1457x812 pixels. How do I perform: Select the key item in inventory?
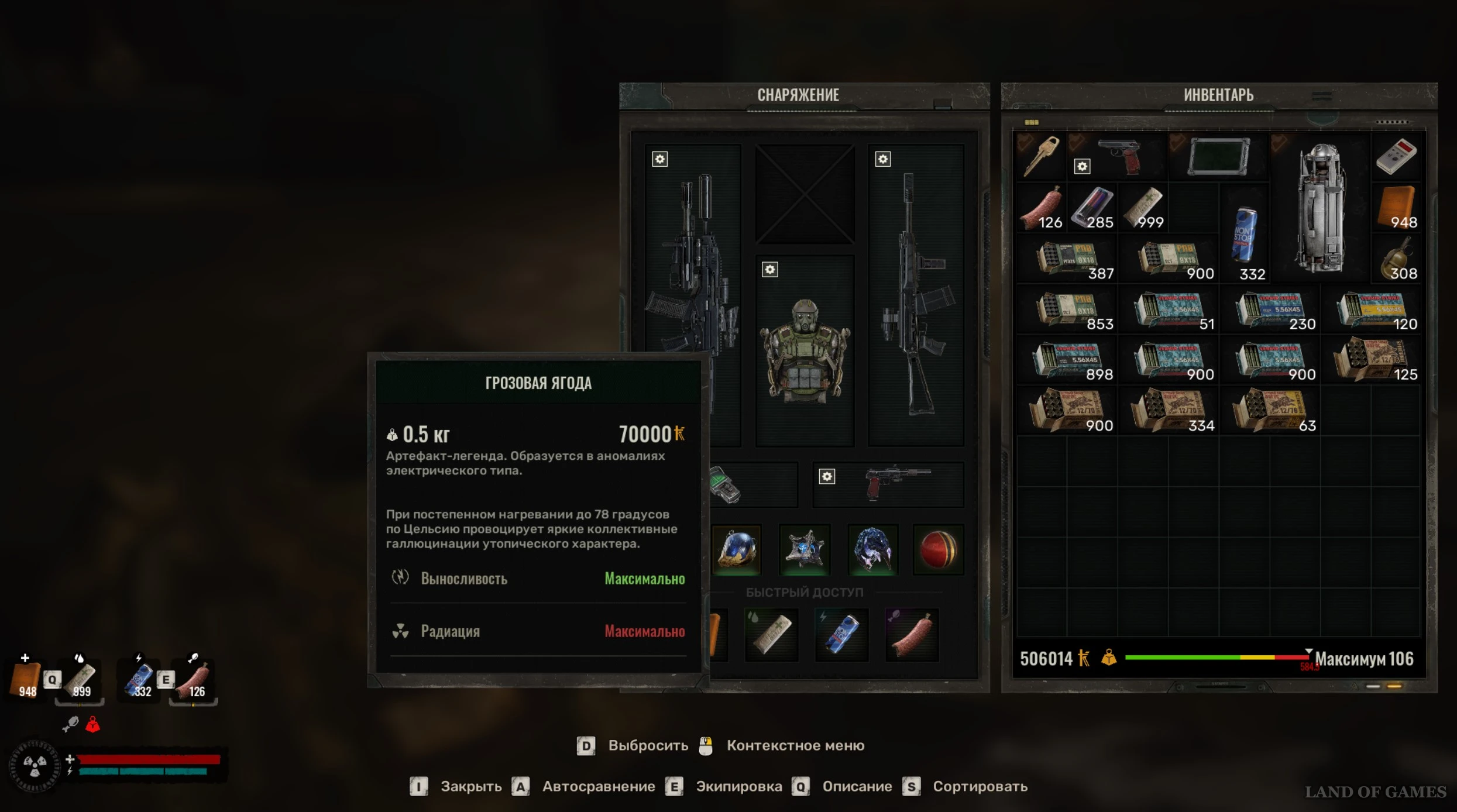click(1042, 156)
